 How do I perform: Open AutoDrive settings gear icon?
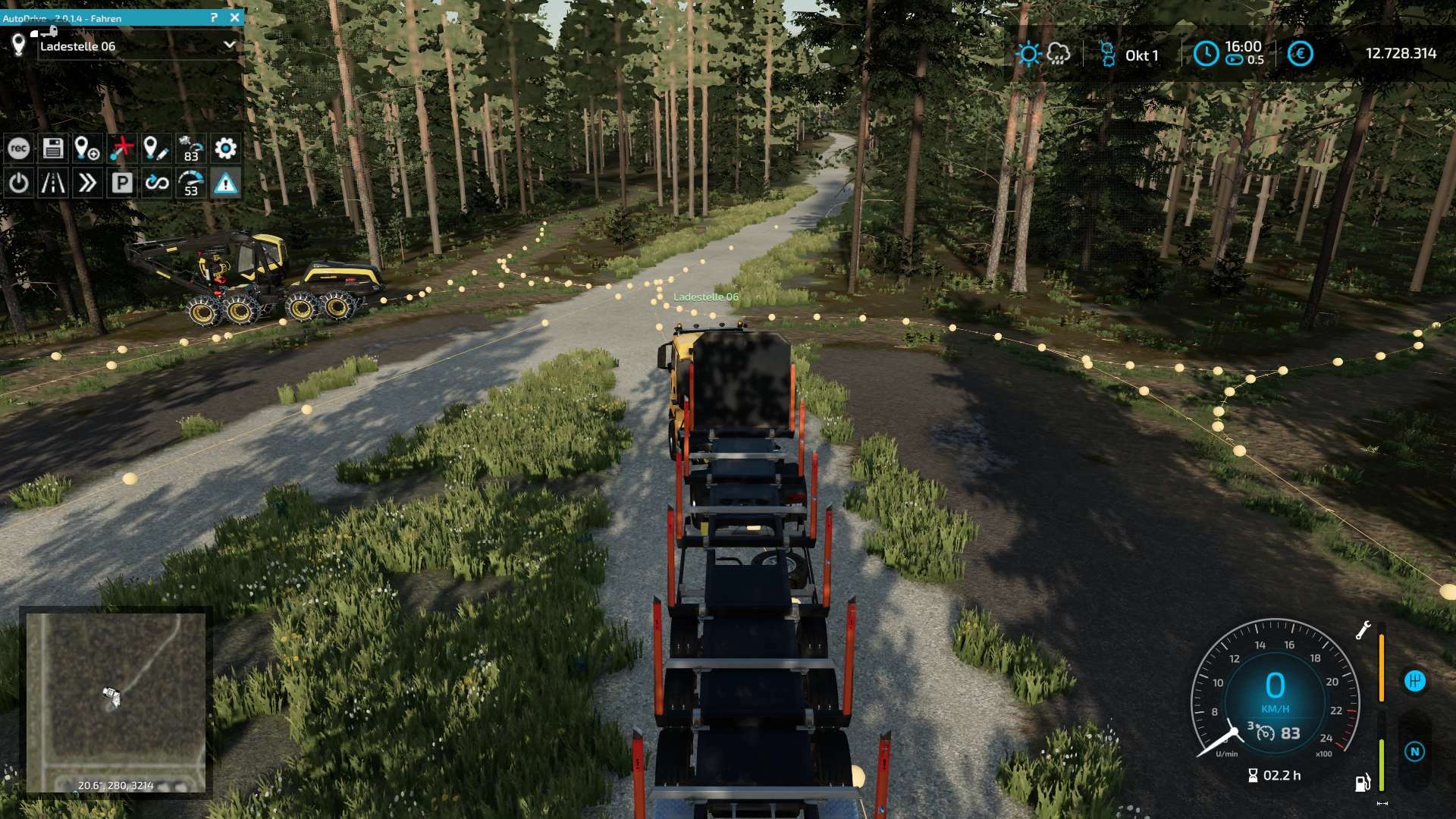[x=225, y=149]
